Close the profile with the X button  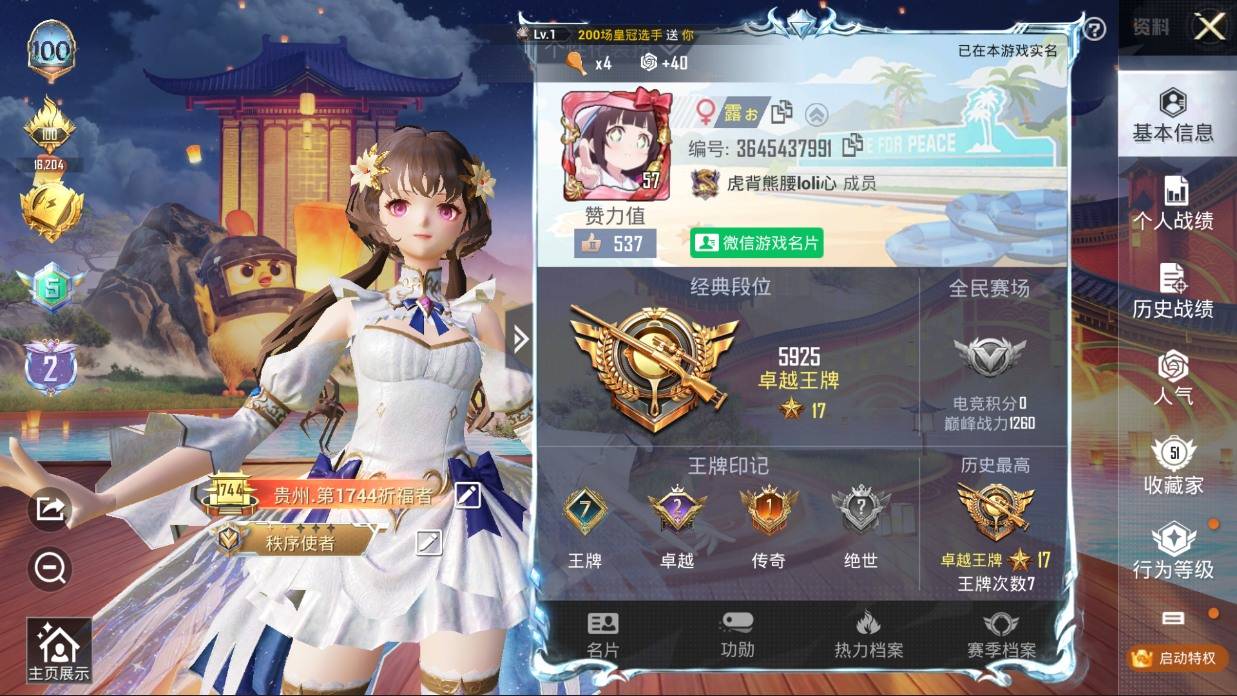(x=1210, y=27)
